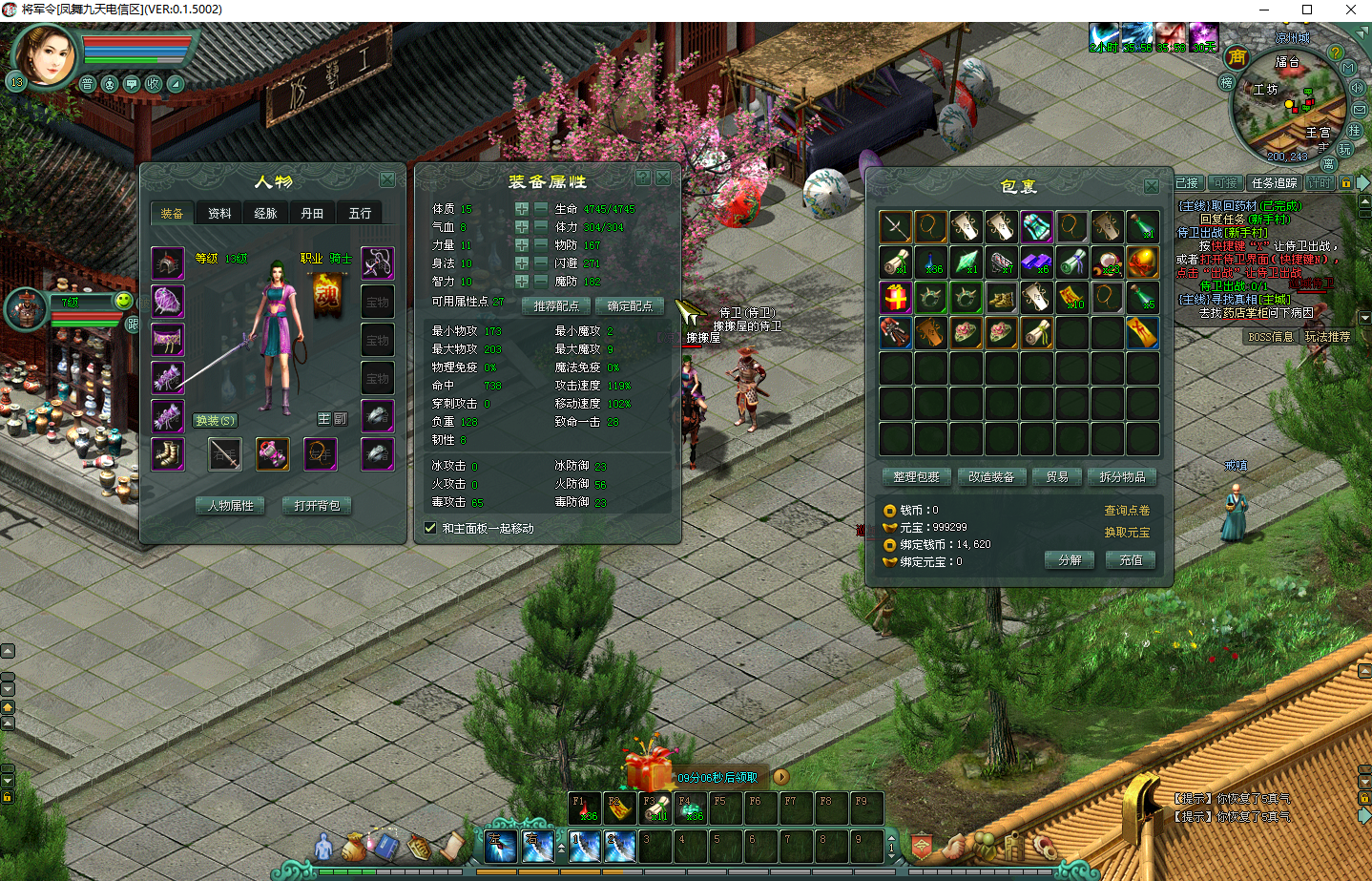
Task: Click the 推荐配点 button
Action: (556, 305)
